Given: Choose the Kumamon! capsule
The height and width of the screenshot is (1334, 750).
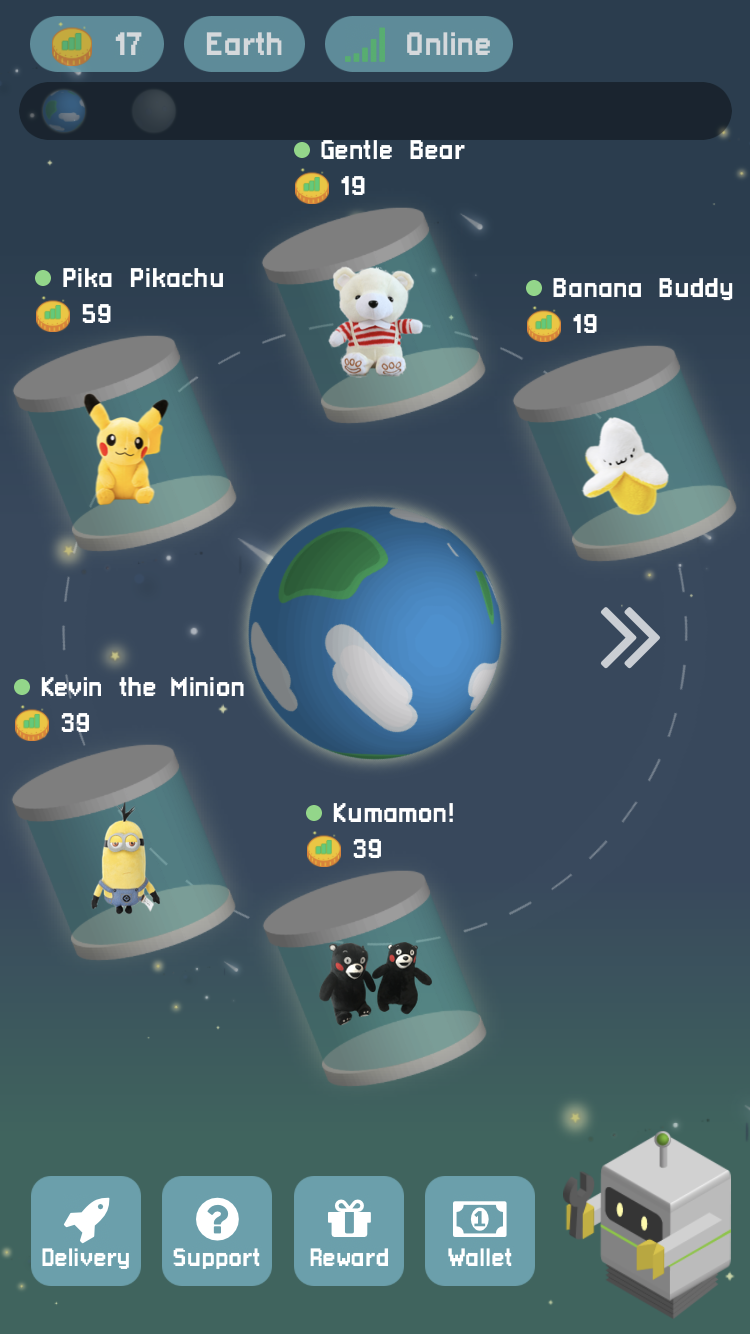Looking at the screenshot, I should 375,979.
